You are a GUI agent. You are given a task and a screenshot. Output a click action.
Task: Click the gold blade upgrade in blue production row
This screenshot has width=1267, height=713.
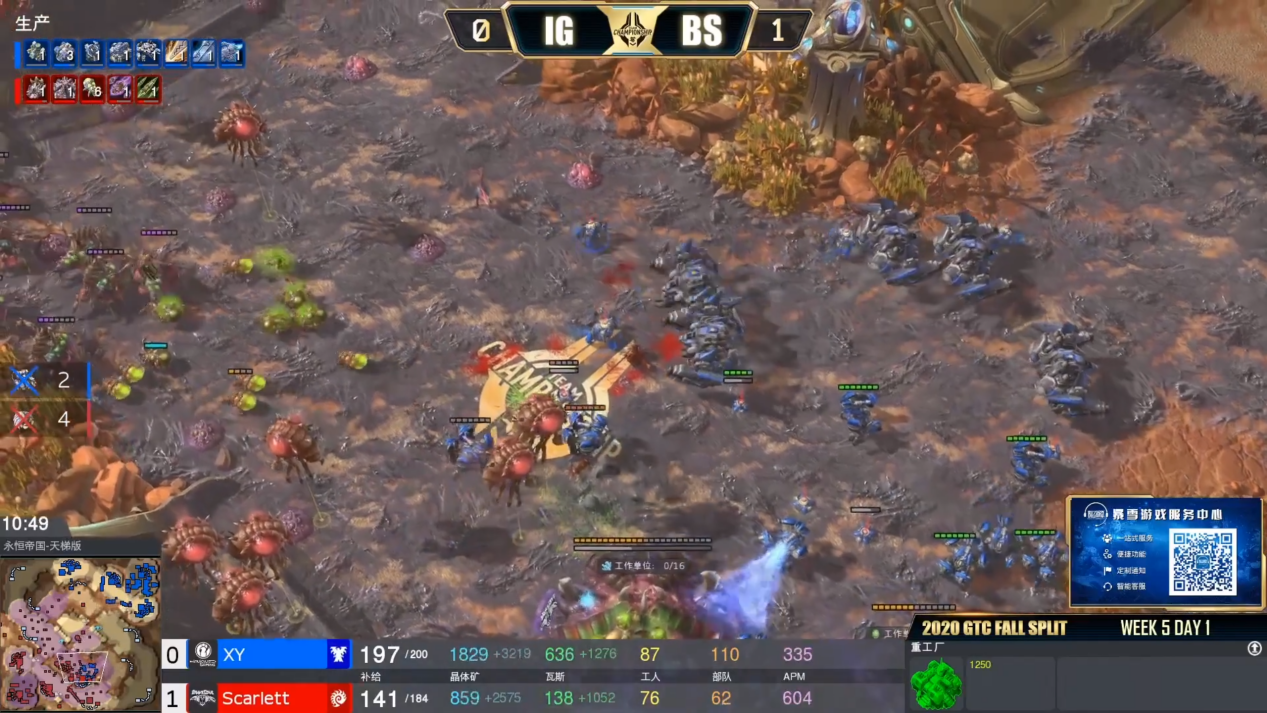[176, 53]
